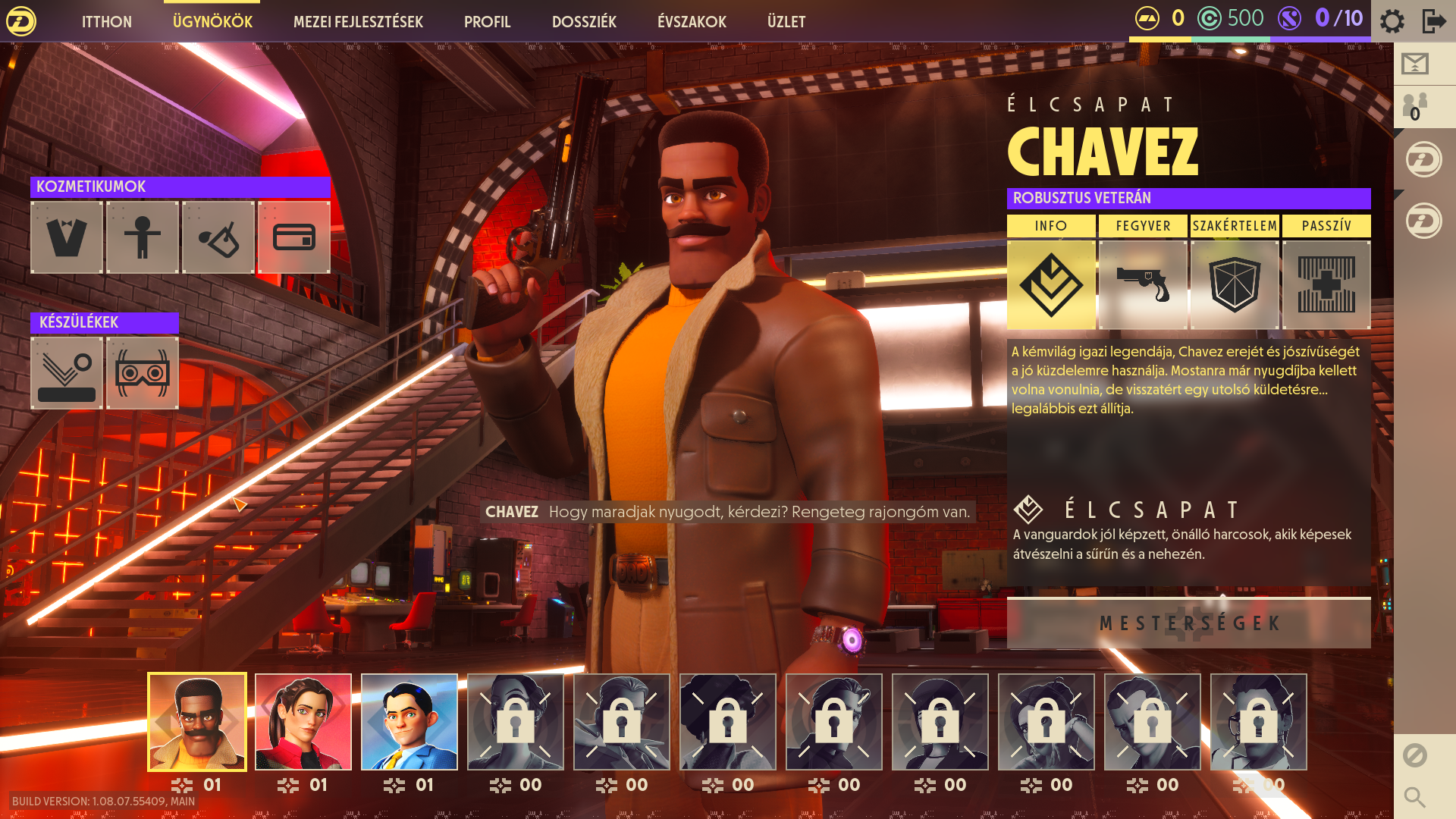1456x819 pixels.
Task: Select the red-jacket female agent portrait
Action: (303, 722)
